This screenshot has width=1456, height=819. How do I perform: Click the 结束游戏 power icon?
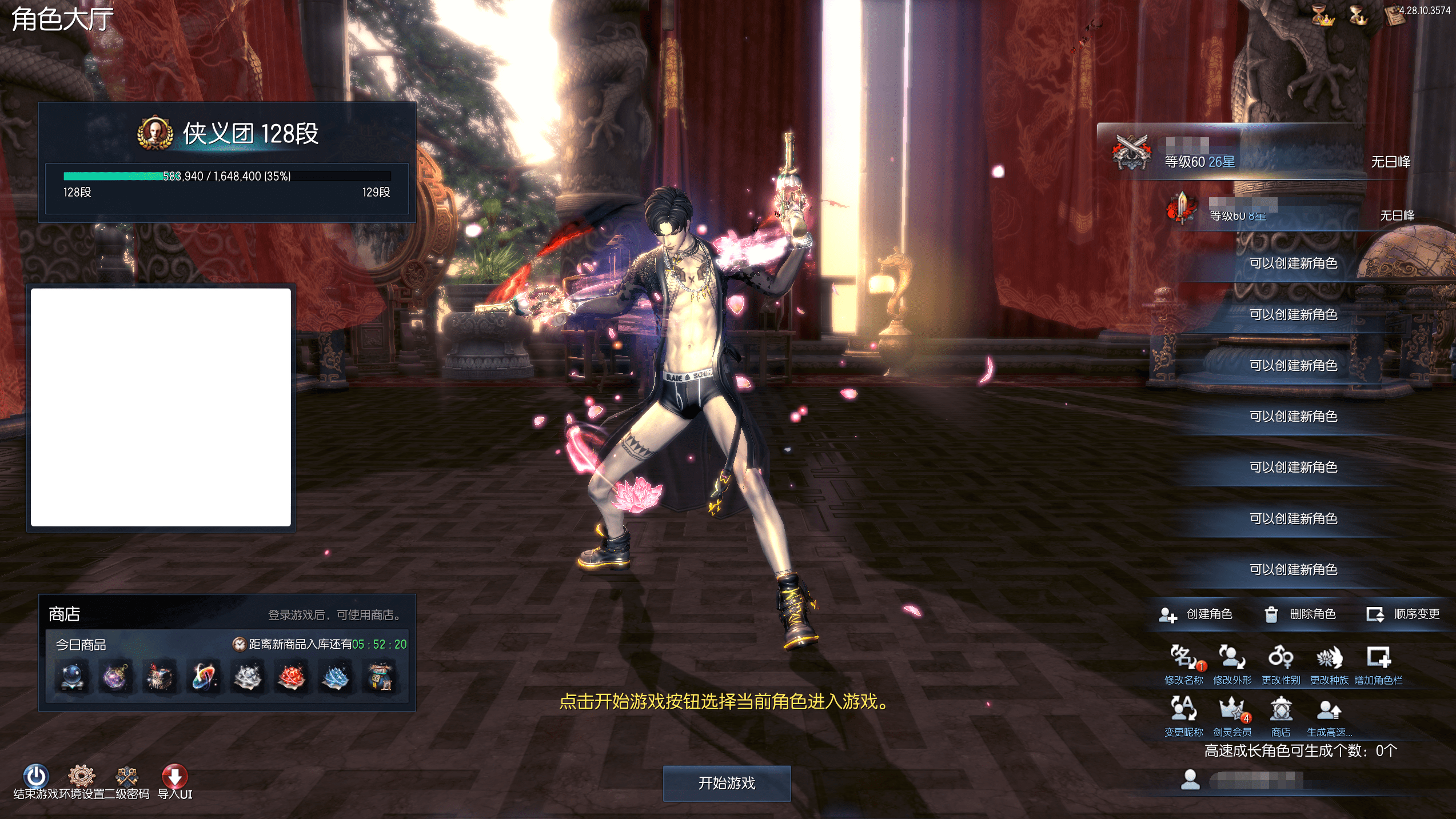[35, 776]
